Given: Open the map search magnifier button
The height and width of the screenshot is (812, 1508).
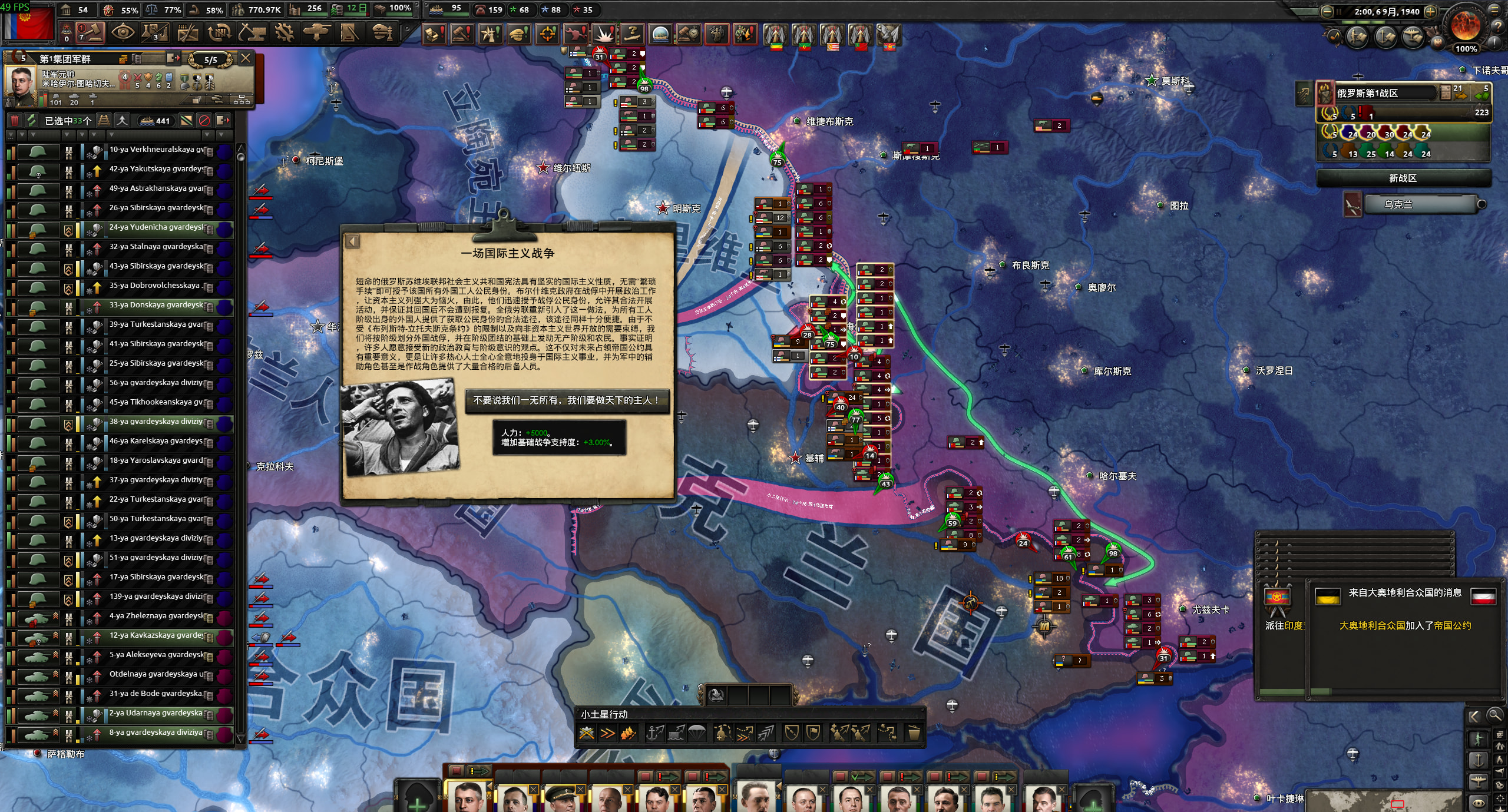Looking at the screenshot, I should 1494,715.
